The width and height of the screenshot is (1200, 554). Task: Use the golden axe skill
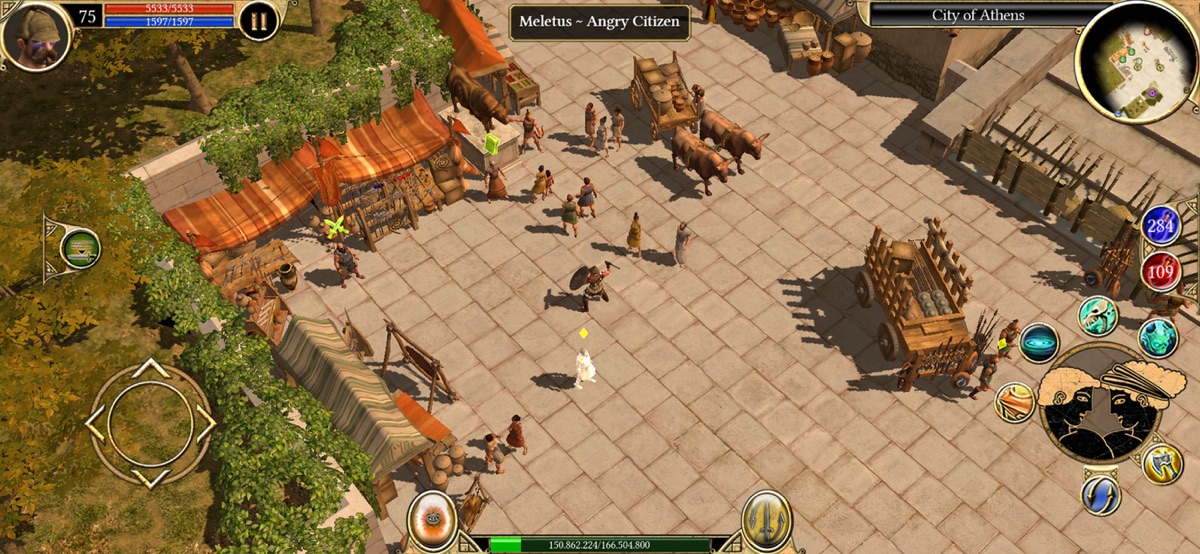pos(1161,463)
